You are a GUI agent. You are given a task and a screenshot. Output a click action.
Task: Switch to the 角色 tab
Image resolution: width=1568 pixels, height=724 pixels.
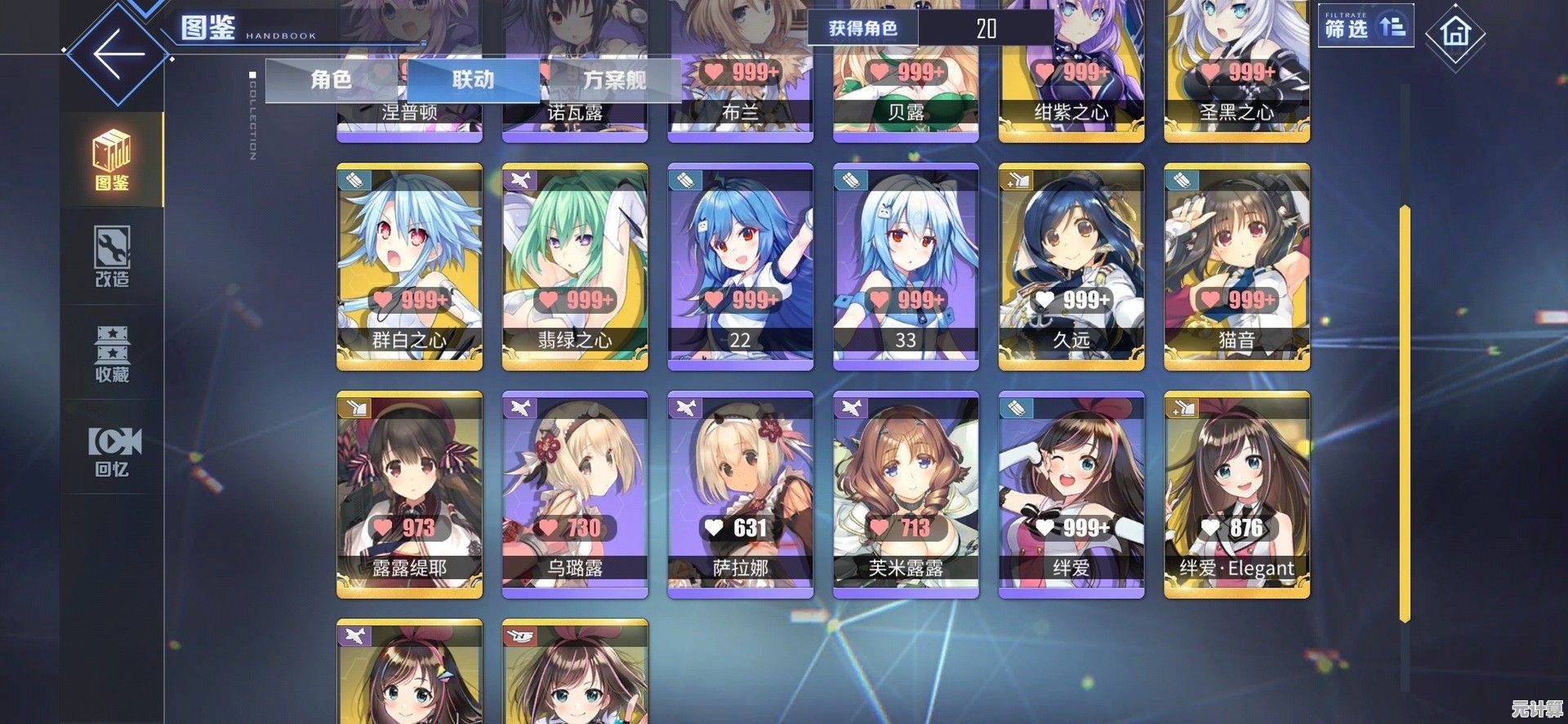332,79
